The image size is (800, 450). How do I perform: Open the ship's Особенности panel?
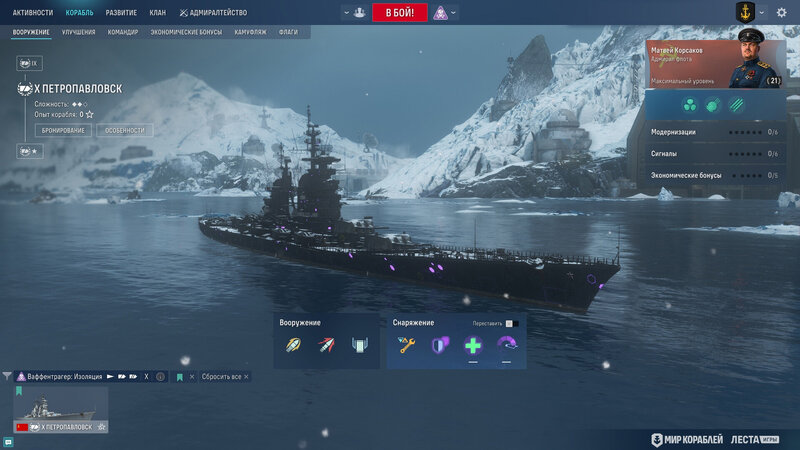125,130
